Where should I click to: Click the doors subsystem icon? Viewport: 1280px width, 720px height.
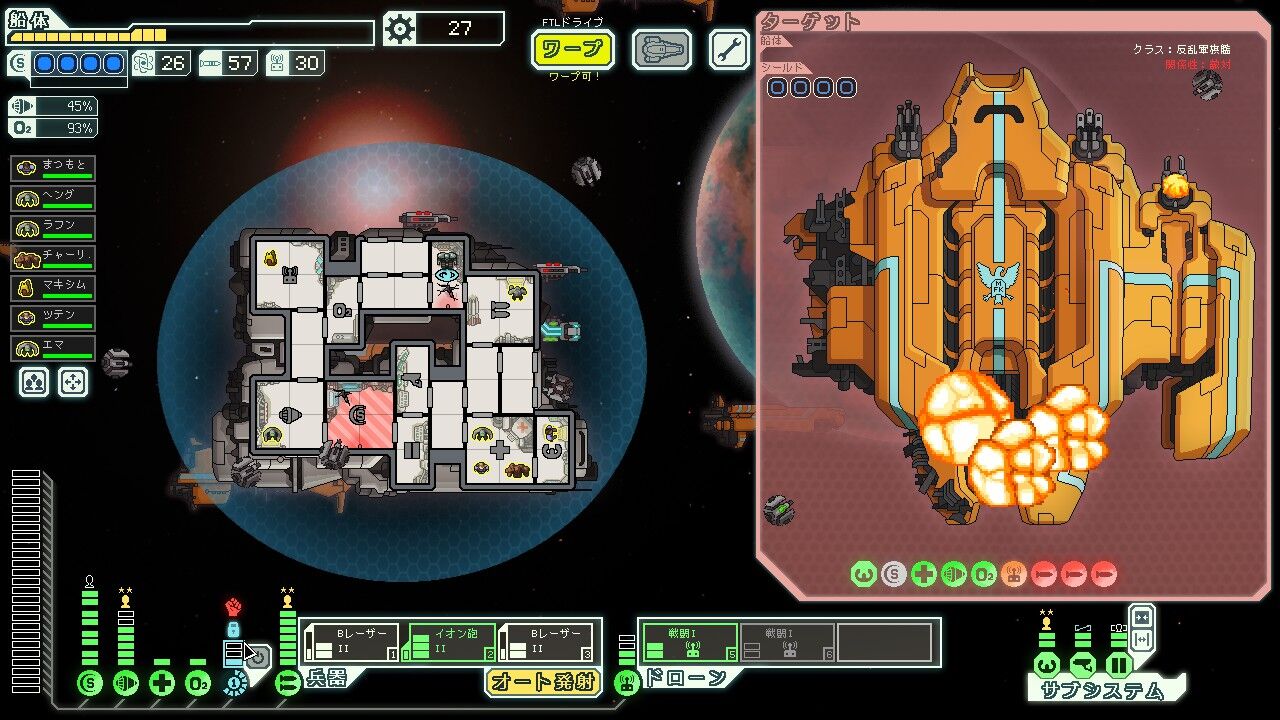click(x=1118, y=665)
